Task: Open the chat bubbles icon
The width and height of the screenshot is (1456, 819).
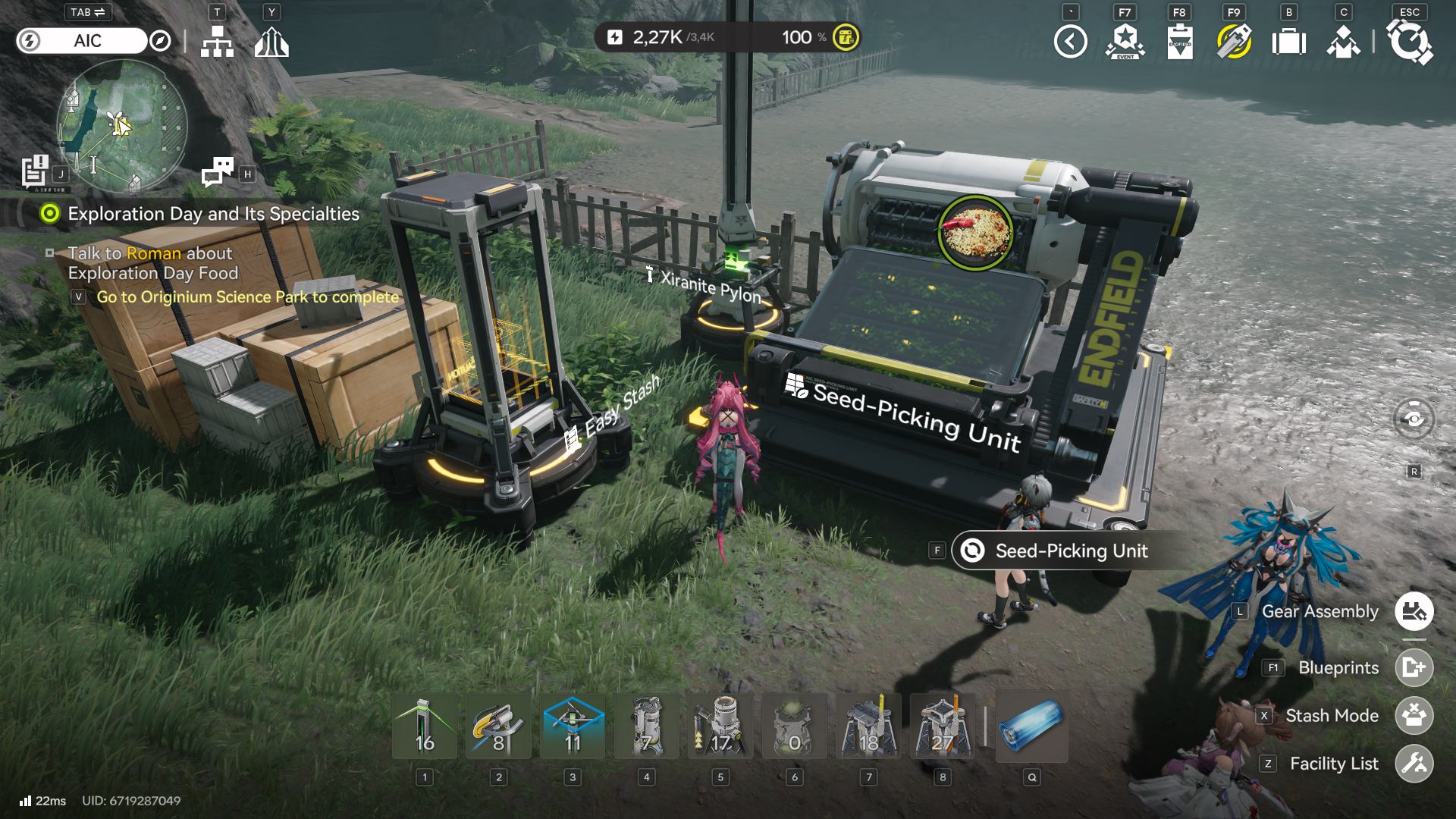Action: (x=218, y=171)
